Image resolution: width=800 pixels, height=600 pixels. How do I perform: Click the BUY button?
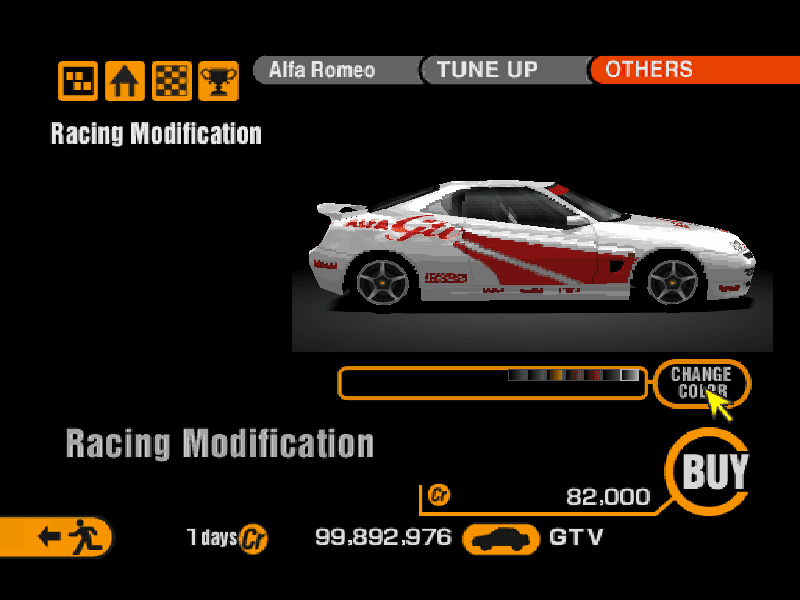pos(714,471)
